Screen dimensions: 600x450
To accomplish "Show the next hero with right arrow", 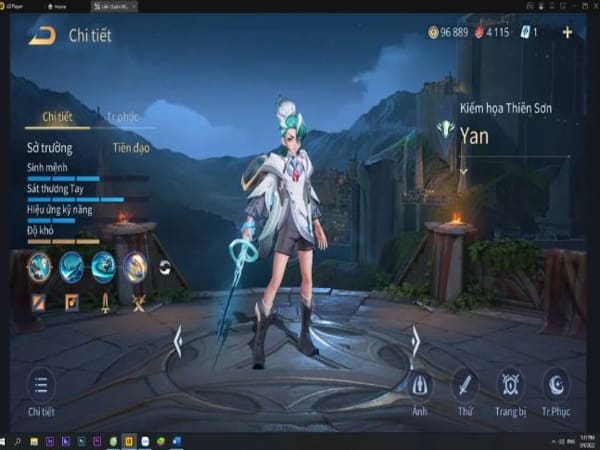I will (x=415, y=342).
